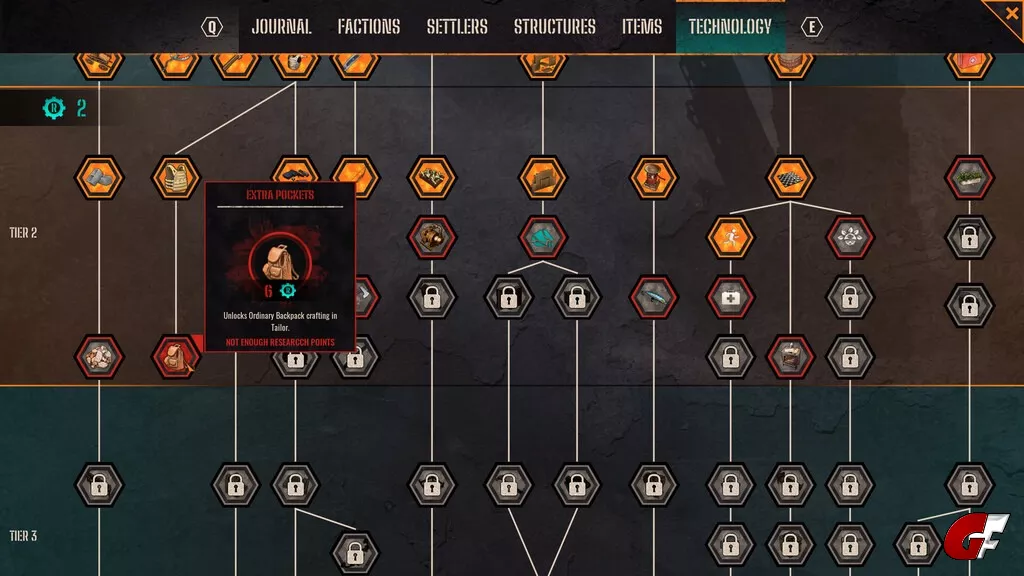Select the chessboard technology node
Screen dimensions: 1024x576
pyautogui.click(x=790, y=177)
